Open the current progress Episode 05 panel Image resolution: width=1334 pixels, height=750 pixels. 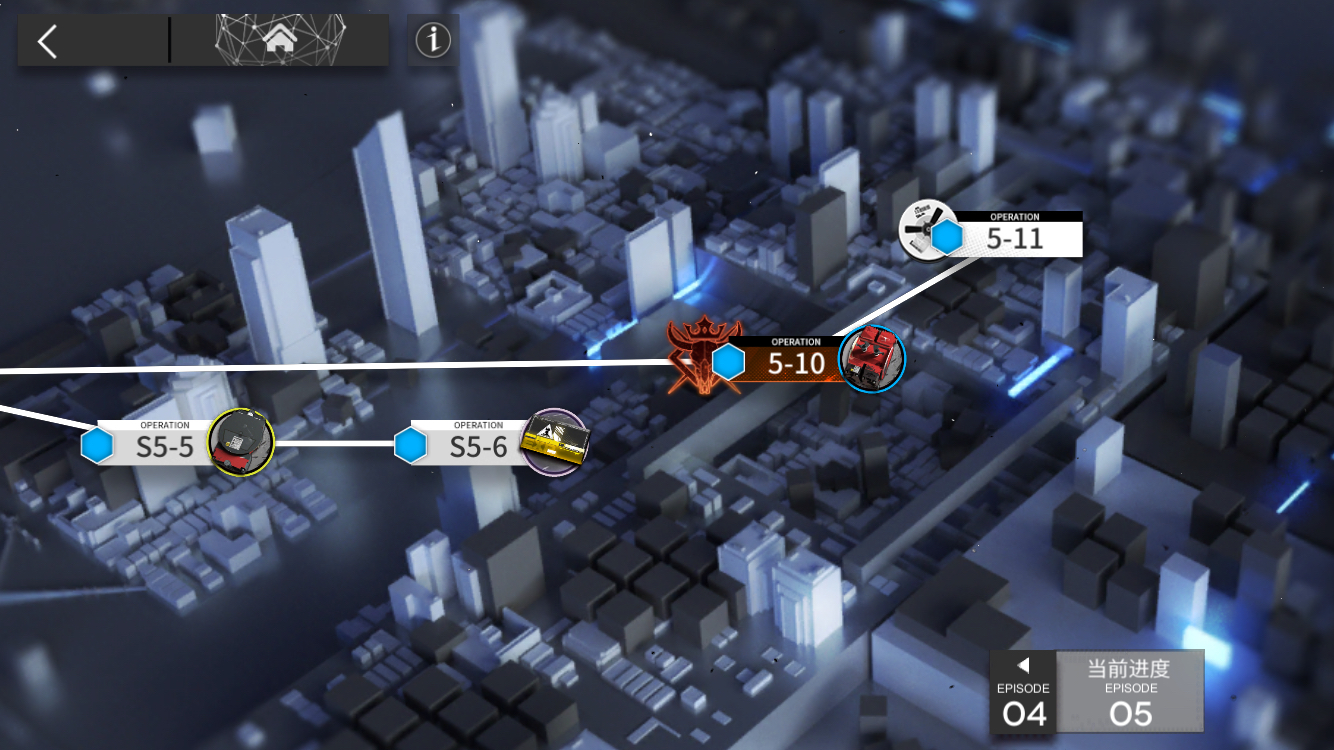[1130, 692]
